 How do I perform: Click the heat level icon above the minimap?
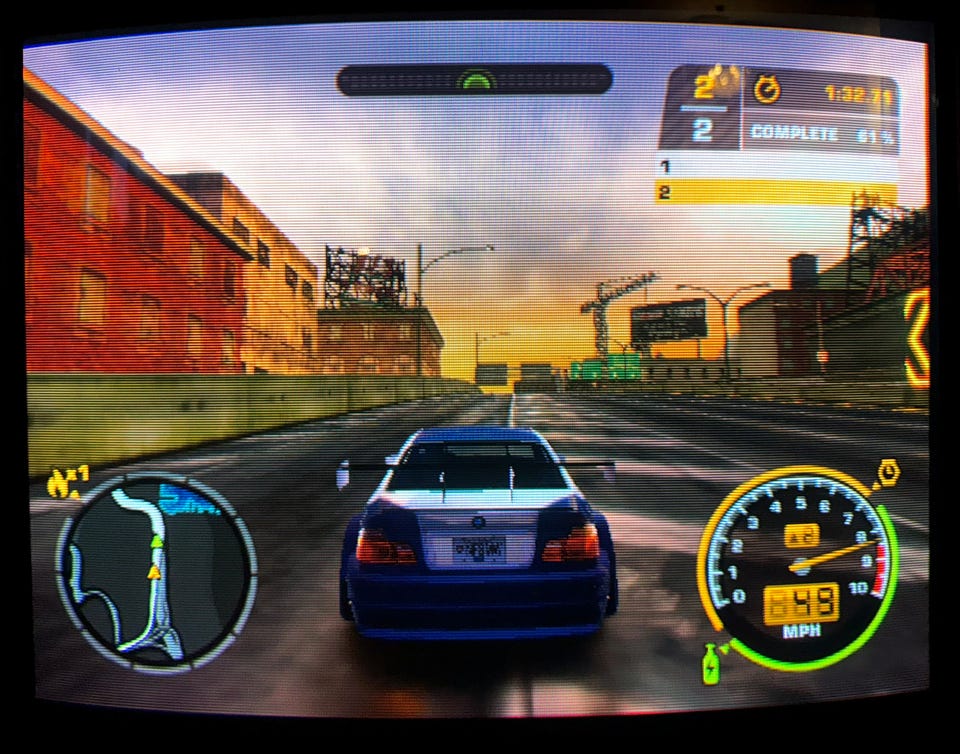click(x=68, y=482)
